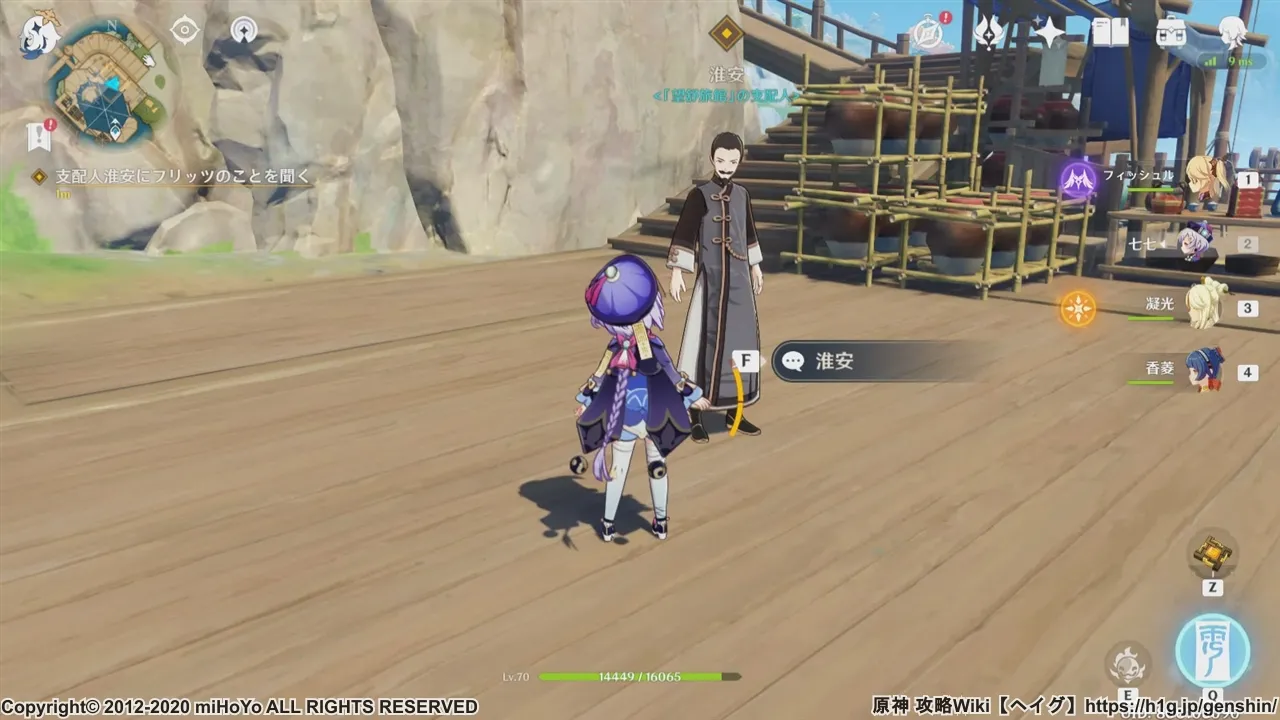Switch to party member 凝光

[1203, 306]
